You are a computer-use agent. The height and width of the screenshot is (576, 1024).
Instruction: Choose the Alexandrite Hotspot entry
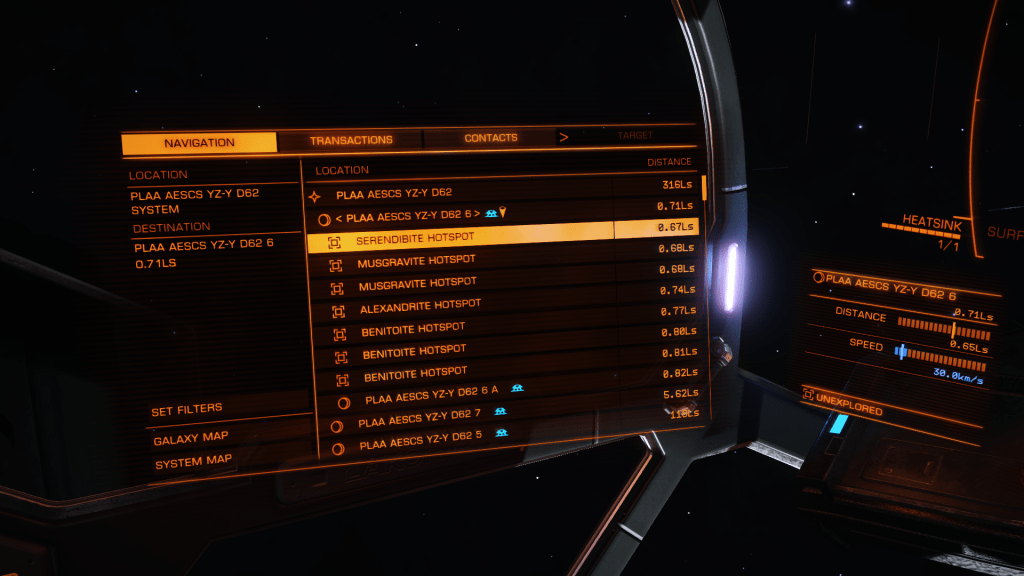coord(420,306)
